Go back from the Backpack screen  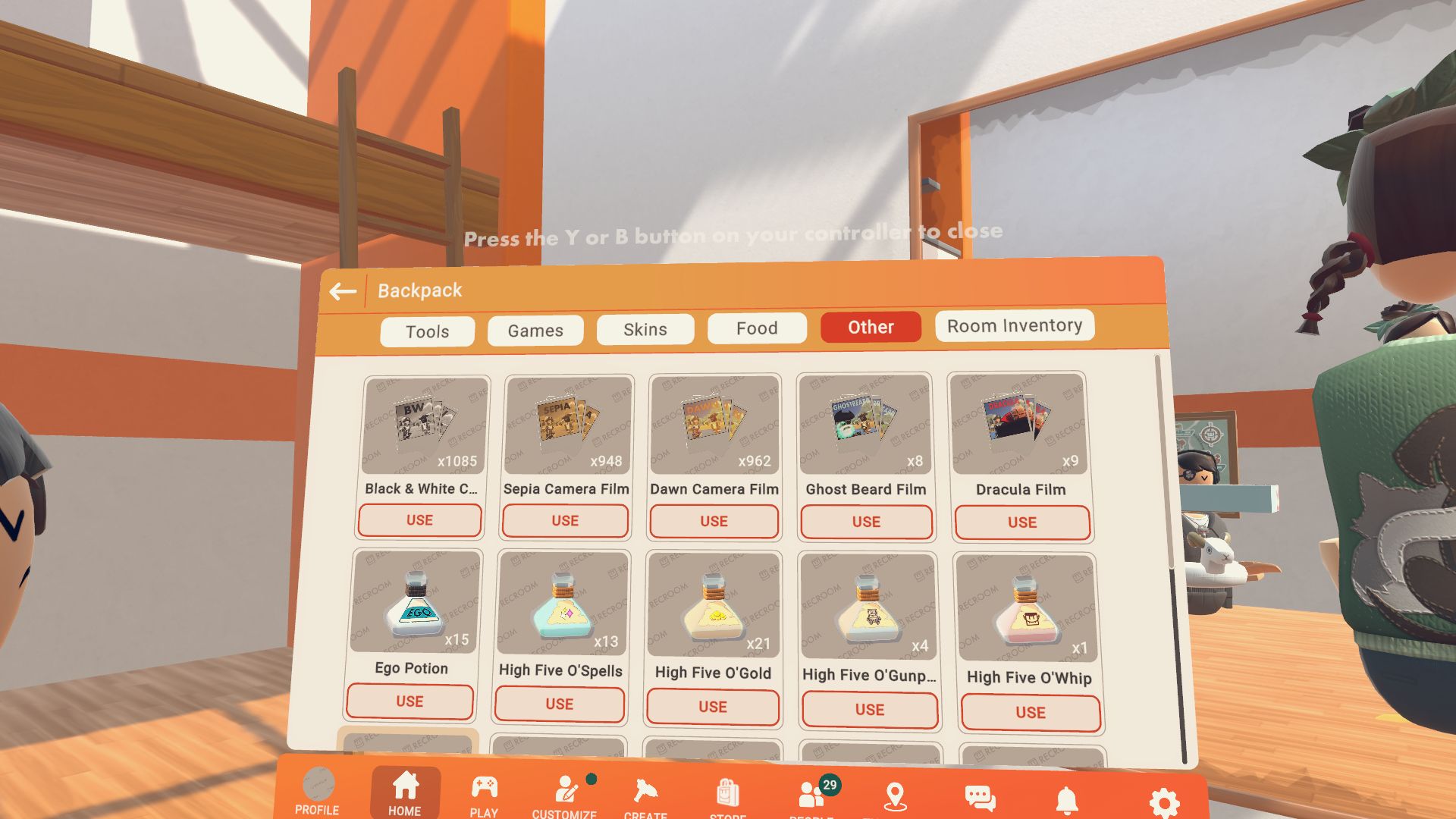343,291
